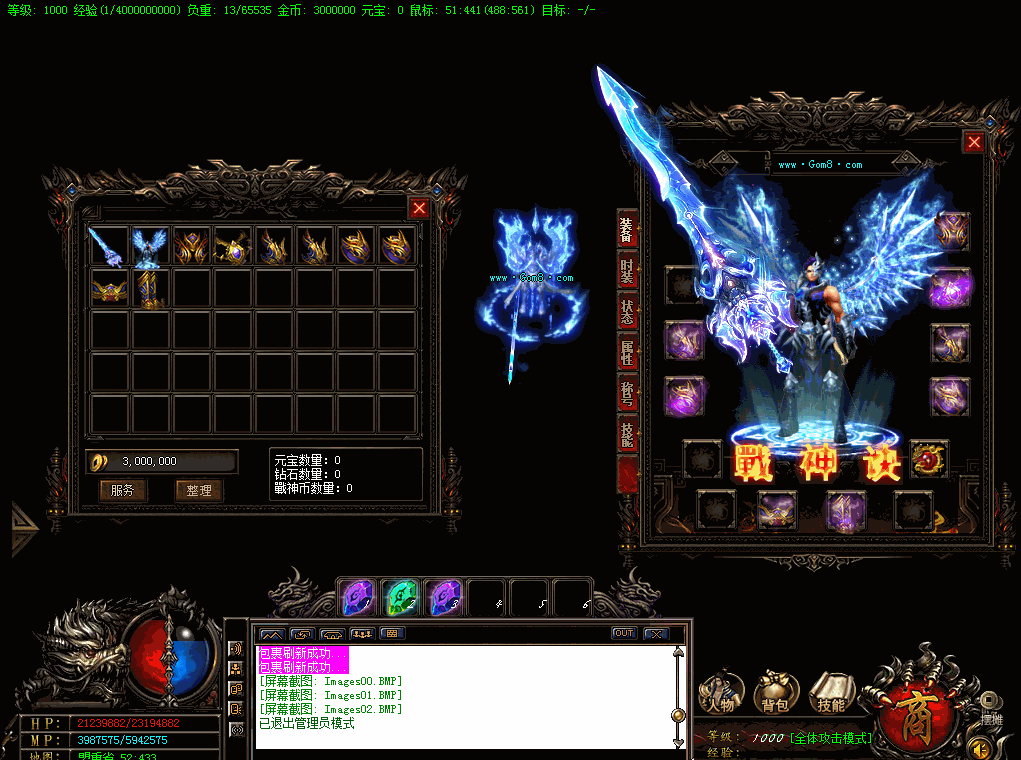Switch to the 装备 equipment tab
1021x760 pixels.
(627, 231)
